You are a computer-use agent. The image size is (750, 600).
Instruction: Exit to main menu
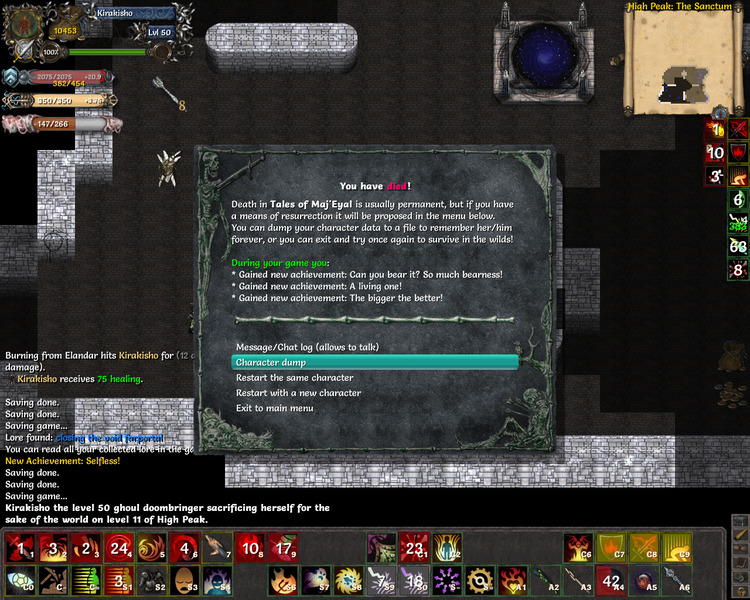274,408
